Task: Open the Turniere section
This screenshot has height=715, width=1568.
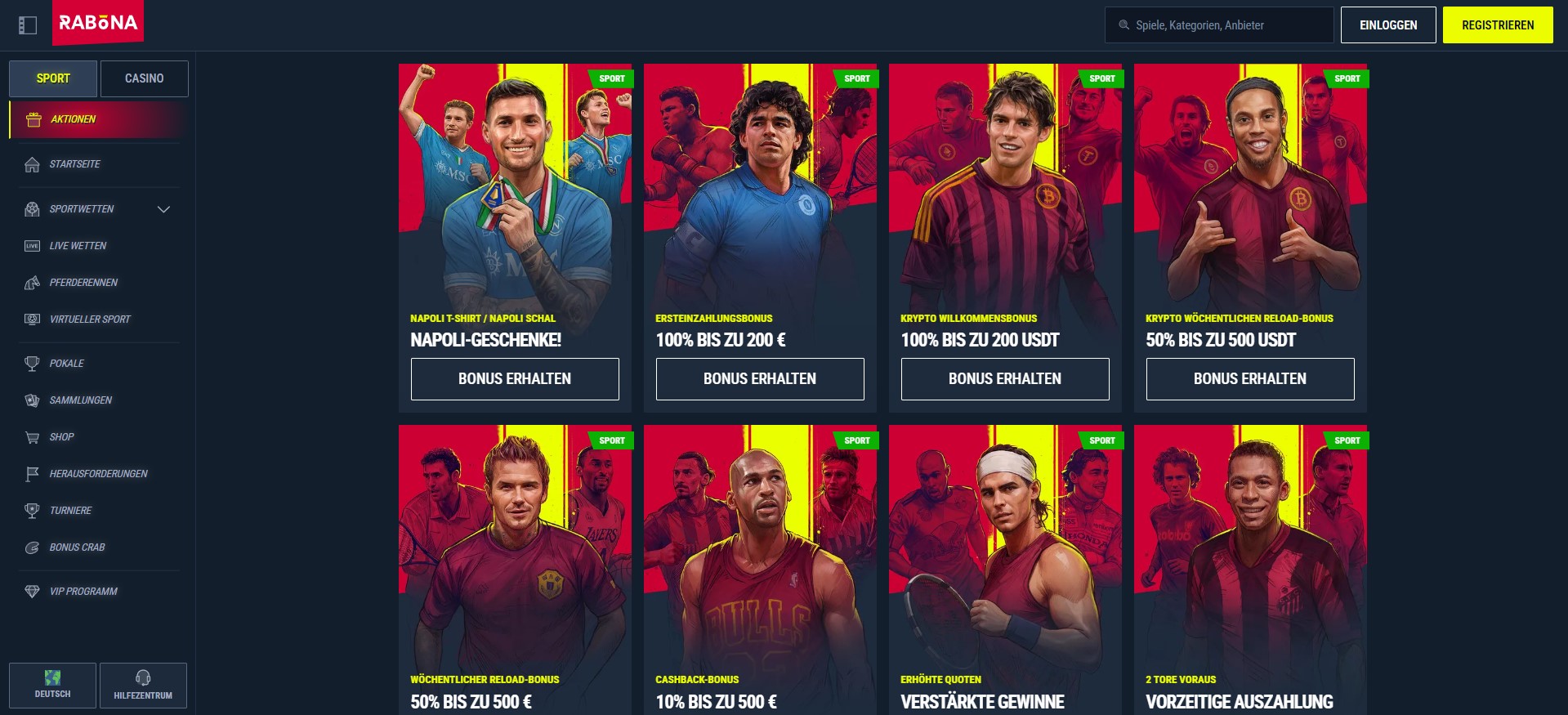Action: [x=69, y=510]
